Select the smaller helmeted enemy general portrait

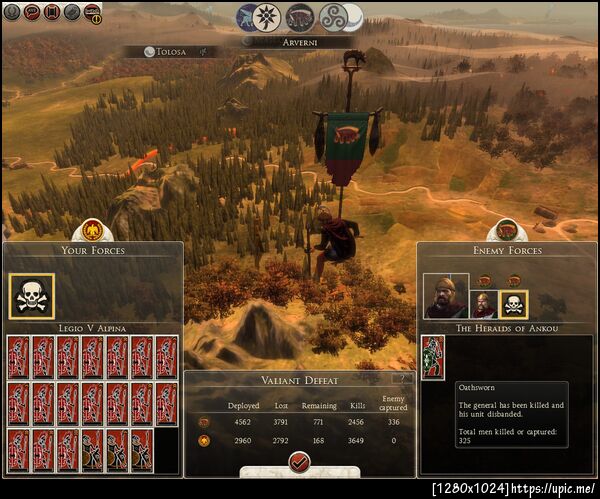483,303
